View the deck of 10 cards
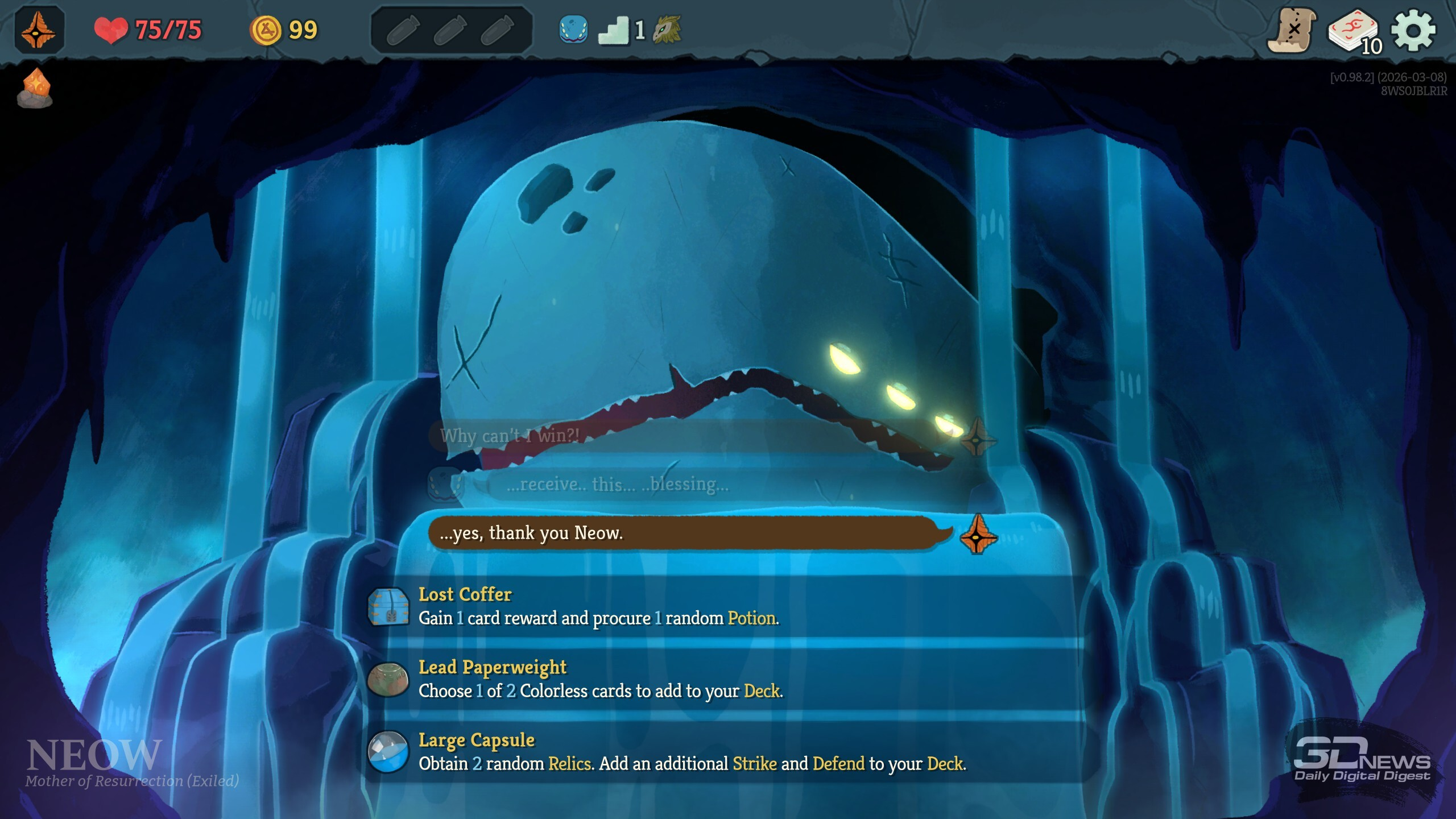 (x=1354, y=31)
